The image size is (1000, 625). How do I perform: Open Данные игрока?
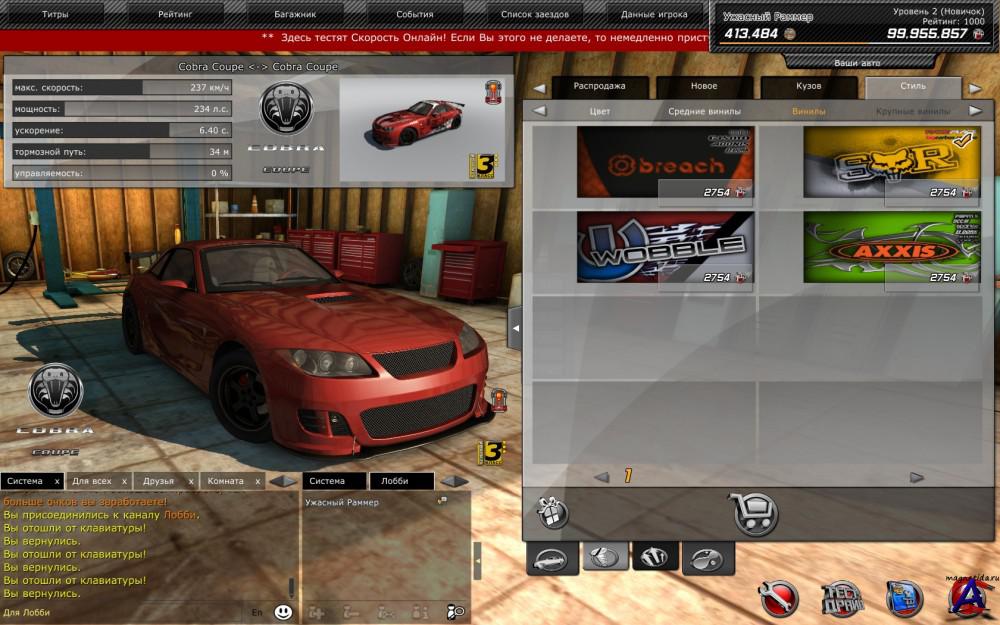click(654, 14)
